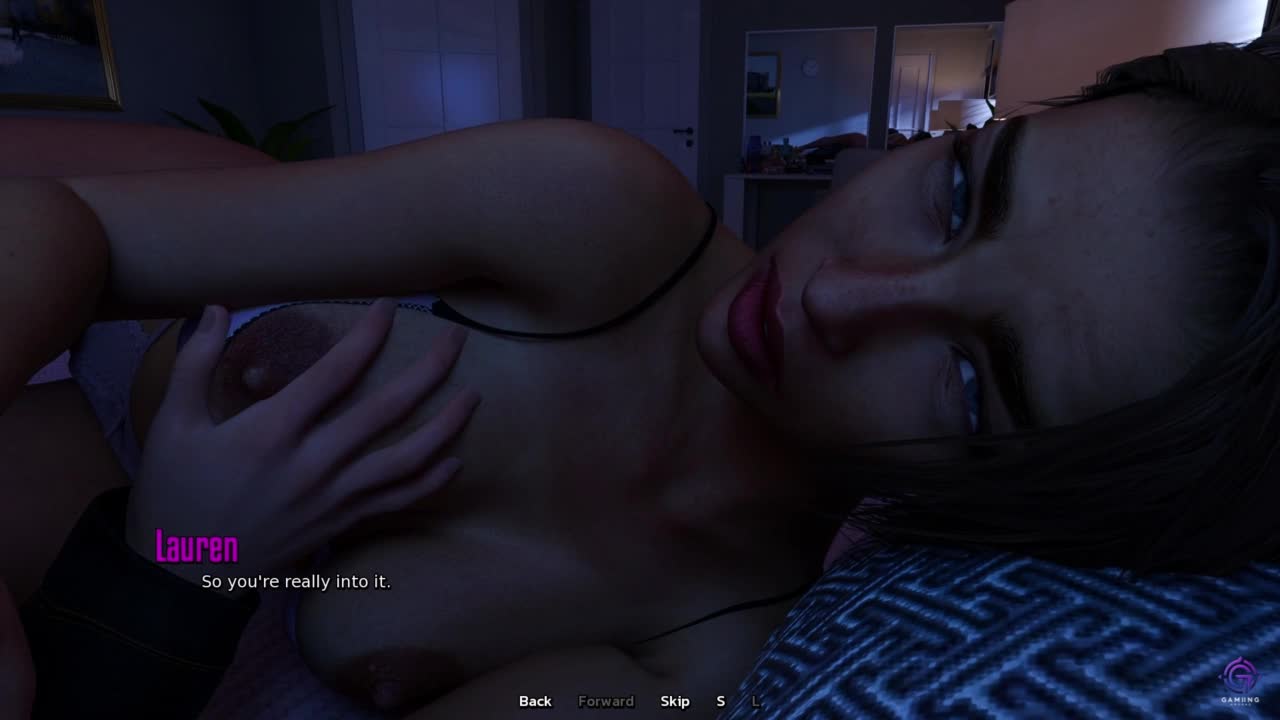
Task: Choose the L quick-load button
Action: click(755, 701)
